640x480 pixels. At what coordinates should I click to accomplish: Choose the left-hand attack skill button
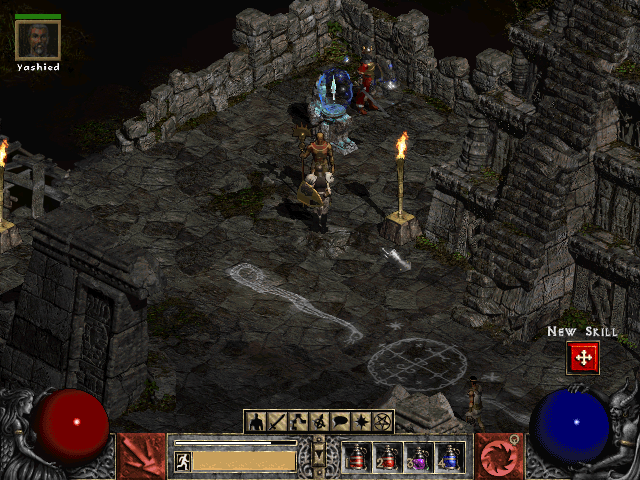142,456
